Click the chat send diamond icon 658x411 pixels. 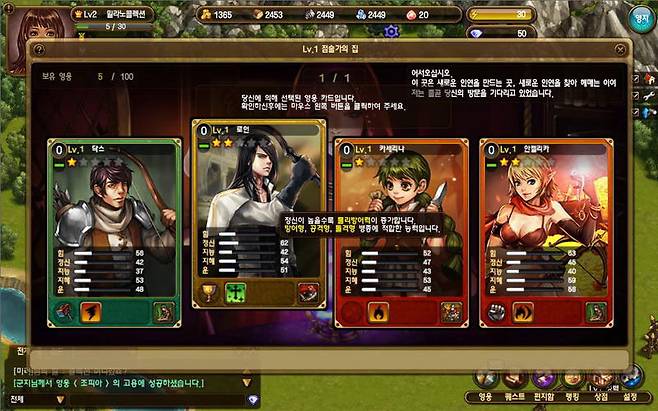252,400
